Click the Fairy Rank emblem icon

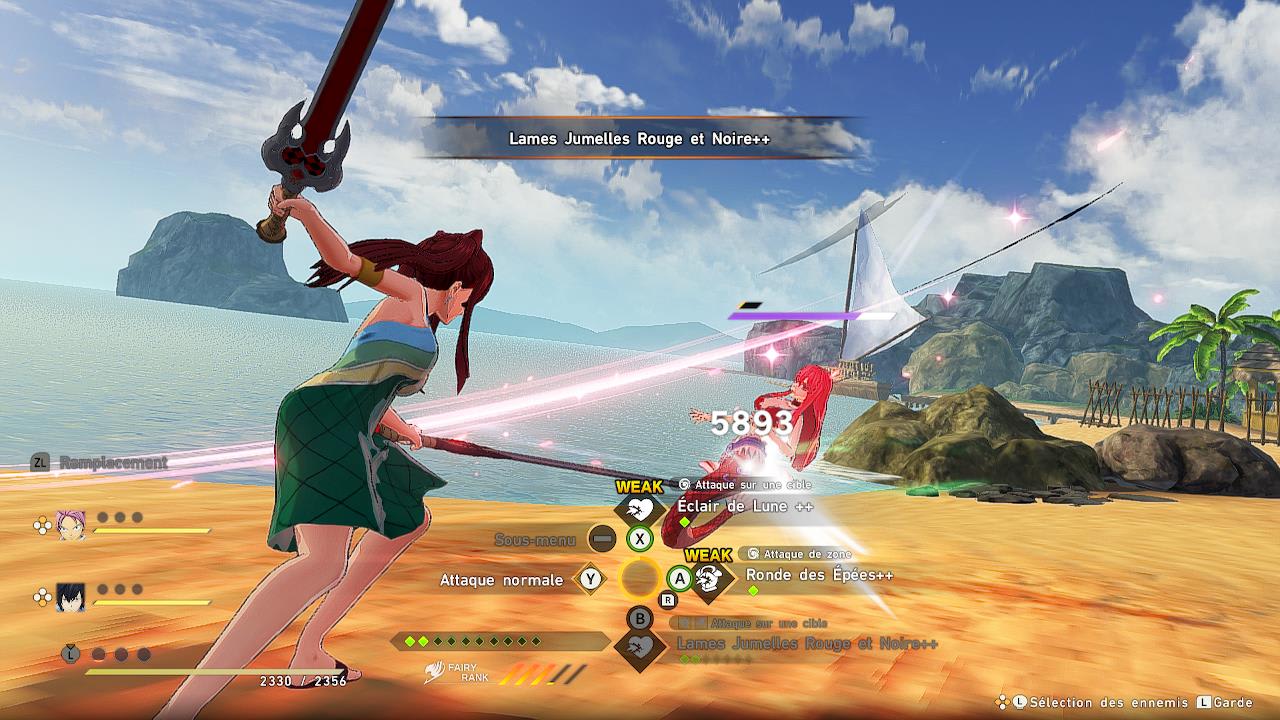[x=434, y=672]
